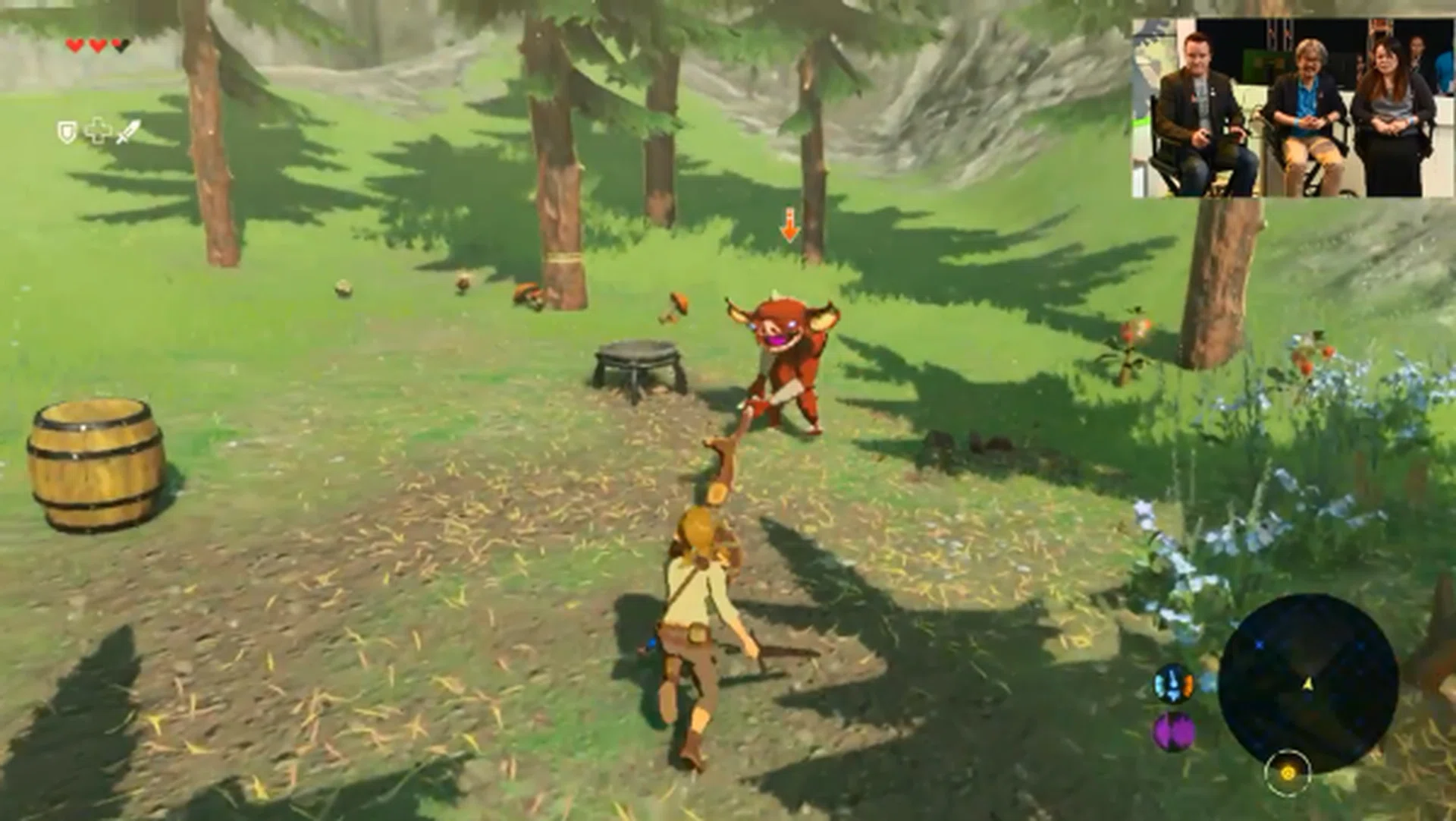Image resolution: width=1456 pixels, height=821 pixels.
Task: Click the gold marker circled below the minimap
Action: click(1288, 774)
